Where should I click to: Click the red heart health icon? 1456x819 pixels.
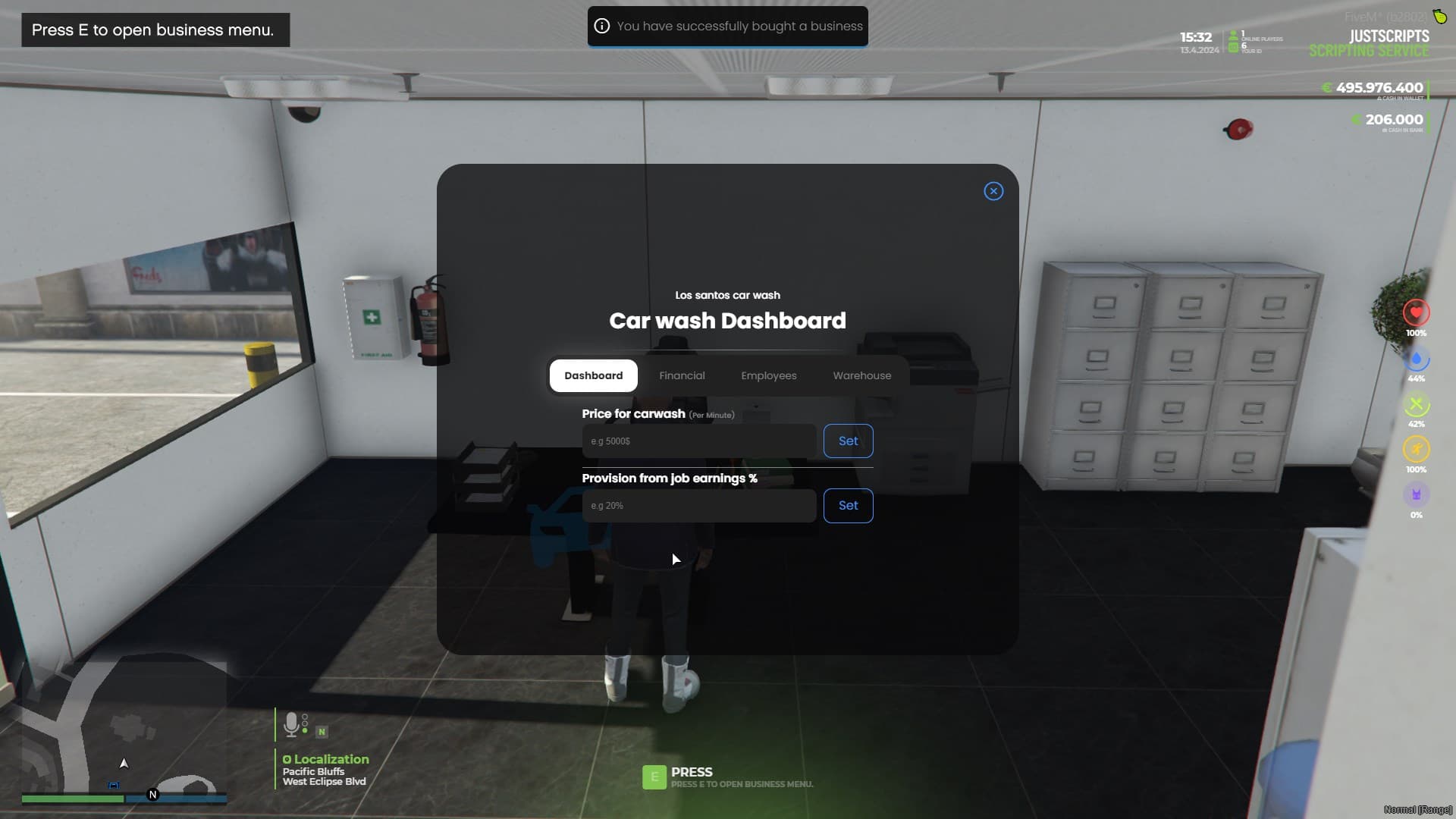(1417, 312)
